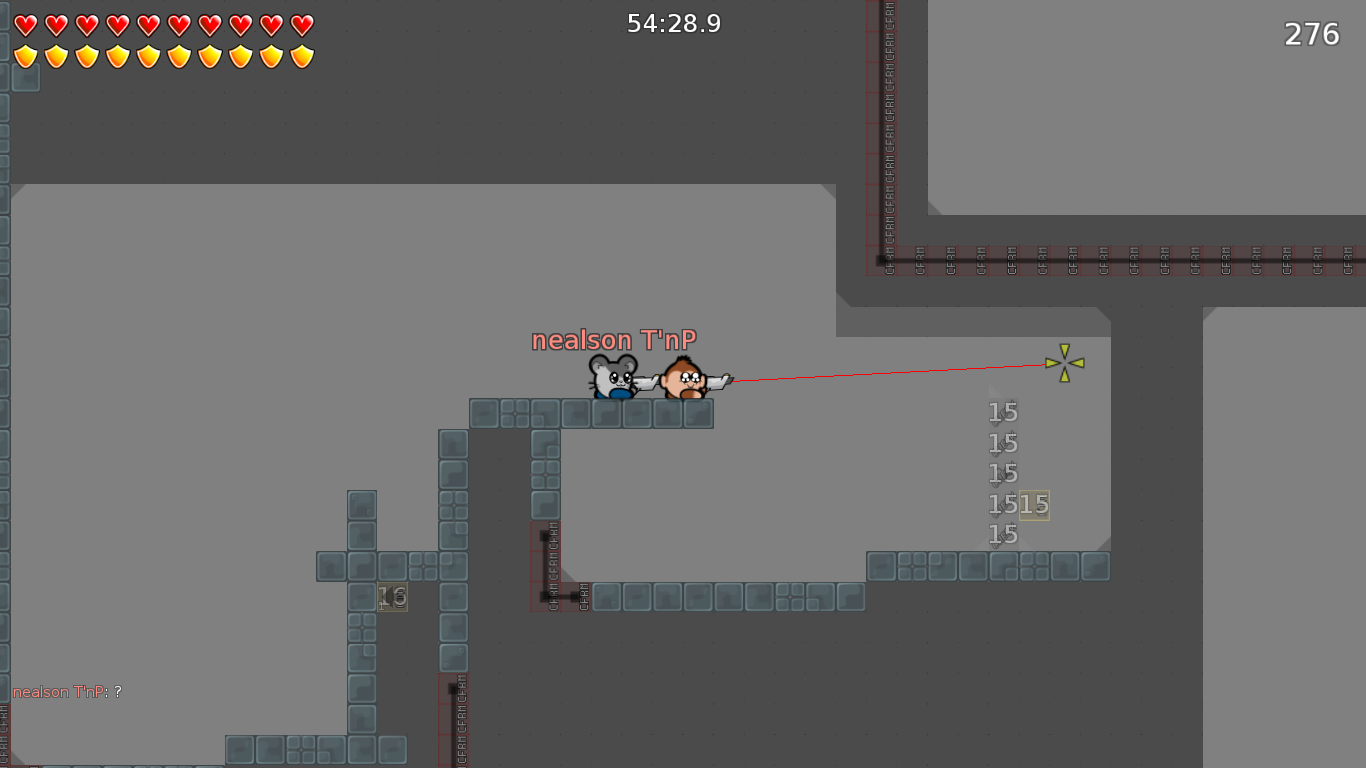Click the small block icon in the top-left corner
1366x768 pixels.
24,76
